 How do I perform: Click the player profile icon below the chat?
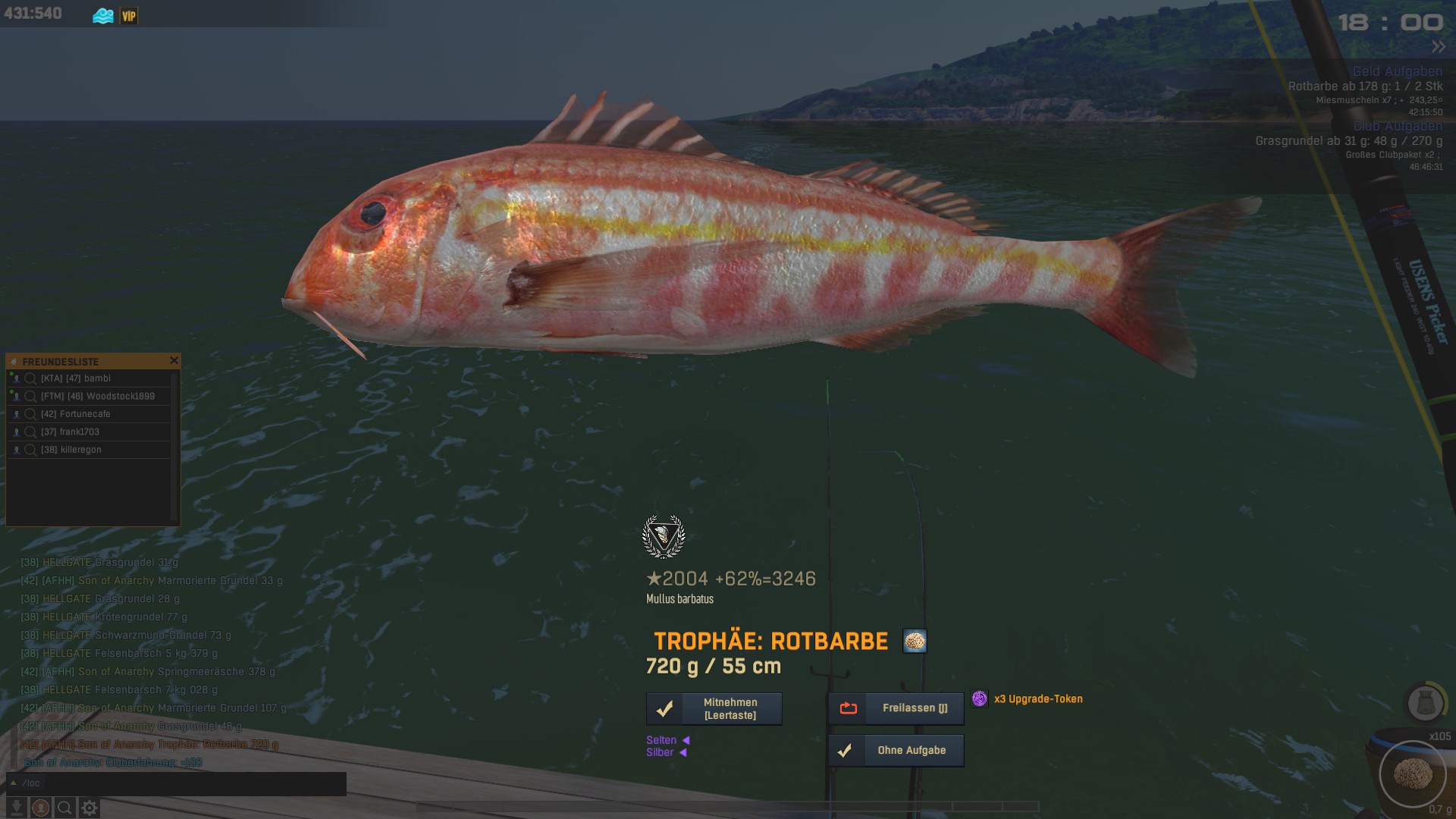click(41, 808)
